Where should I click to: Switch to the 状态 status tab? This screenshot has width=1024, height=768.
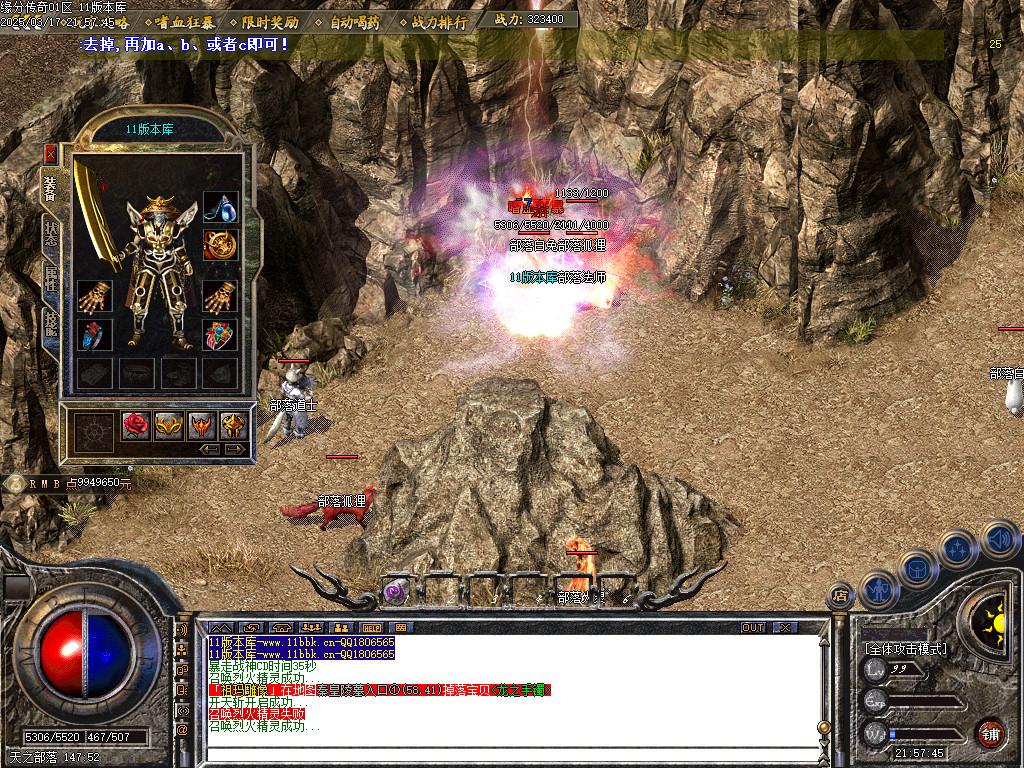pyautogui.click(x=50, y=233)
